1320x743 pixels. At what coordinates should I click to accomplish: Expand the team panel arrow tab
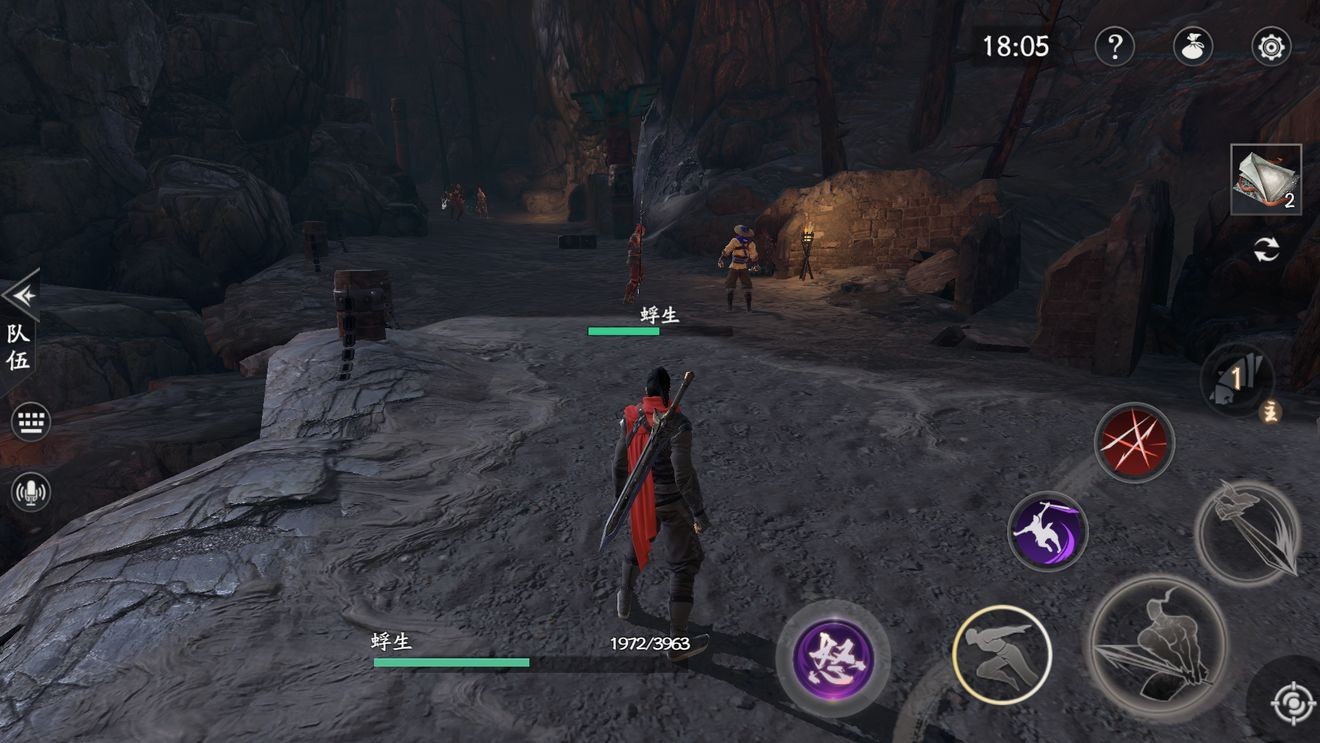[20, 295]
